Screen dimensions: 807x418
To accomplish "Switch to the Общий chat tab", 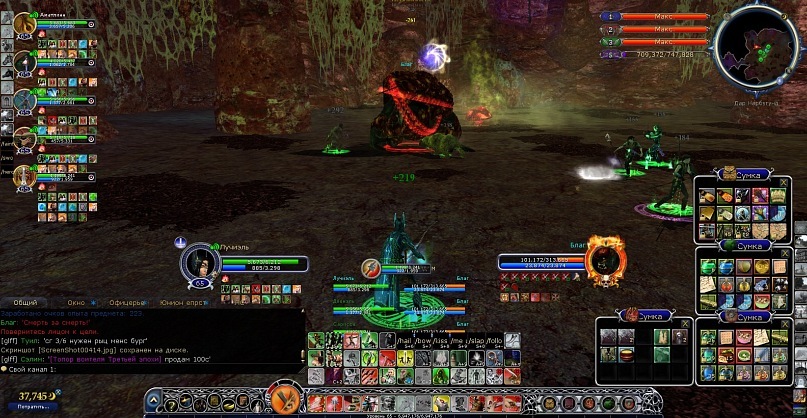I will pos(26,301).
